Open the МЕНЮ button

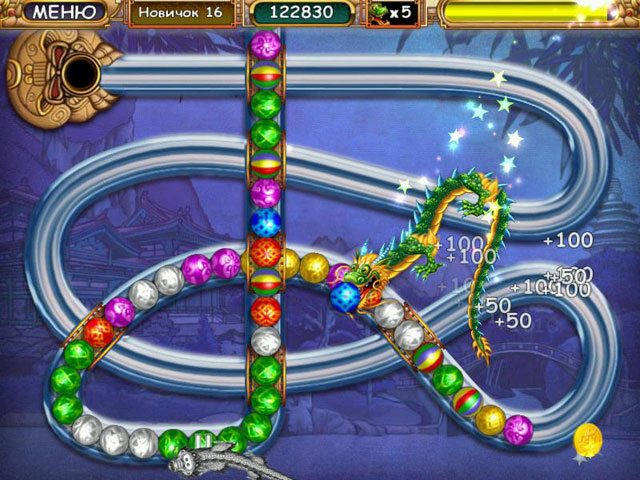click(x=65, y=13)
